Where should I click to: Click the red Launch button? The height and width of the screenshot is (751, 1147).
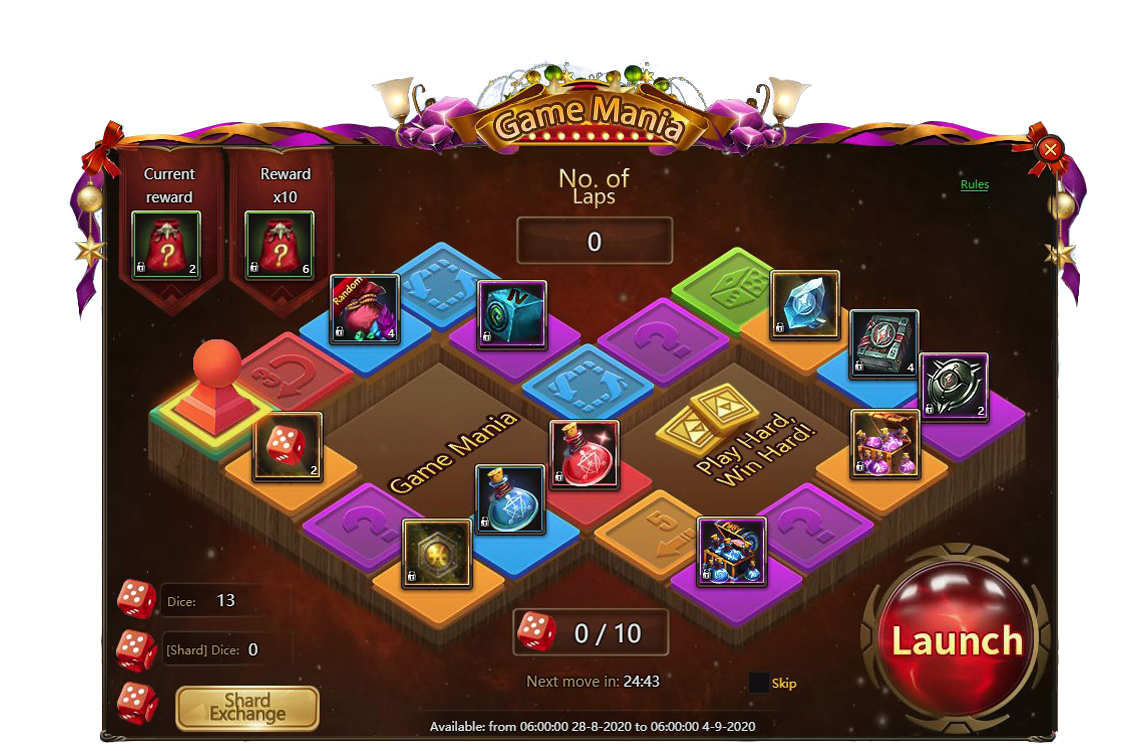click(956, 640)
